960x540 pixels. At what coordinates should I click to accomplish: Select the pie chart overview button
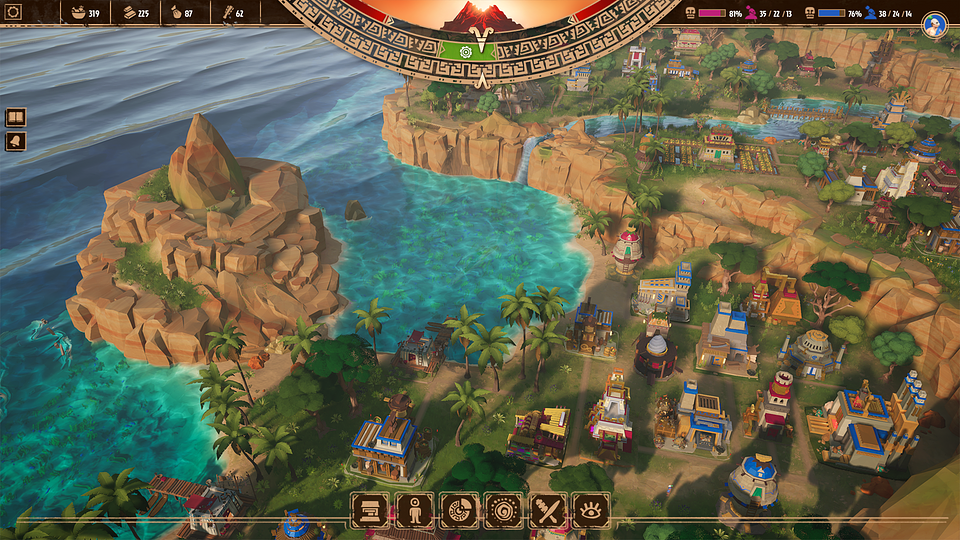(458, 510)
